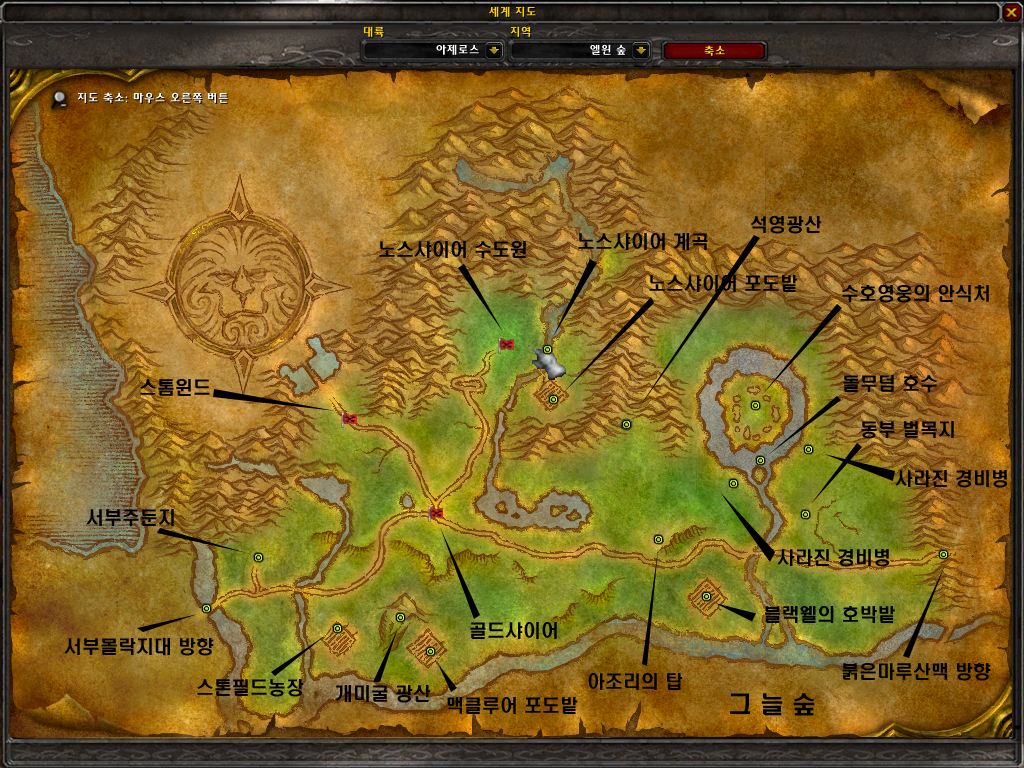The height and width of the screenshot is (768, 1024).
Task: Choose the 블랙웰의 호박밭 farm marker
Action: pos(707,597)
